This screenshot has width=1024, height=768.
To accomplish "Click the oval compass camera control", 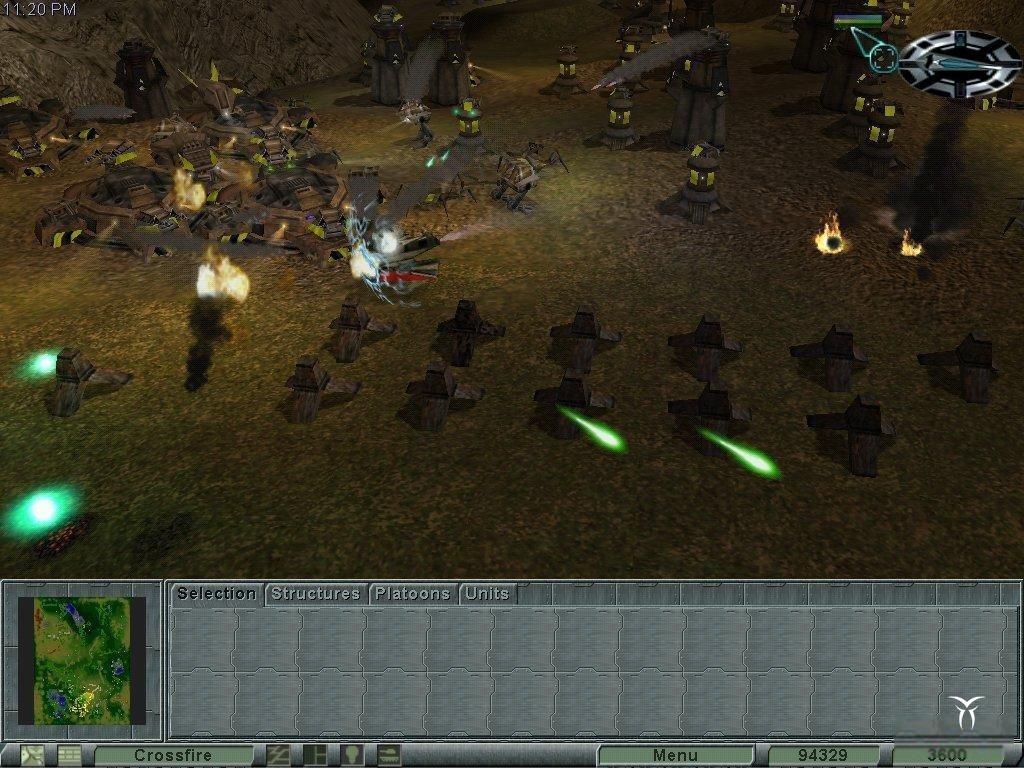I will tap(958, 63).
